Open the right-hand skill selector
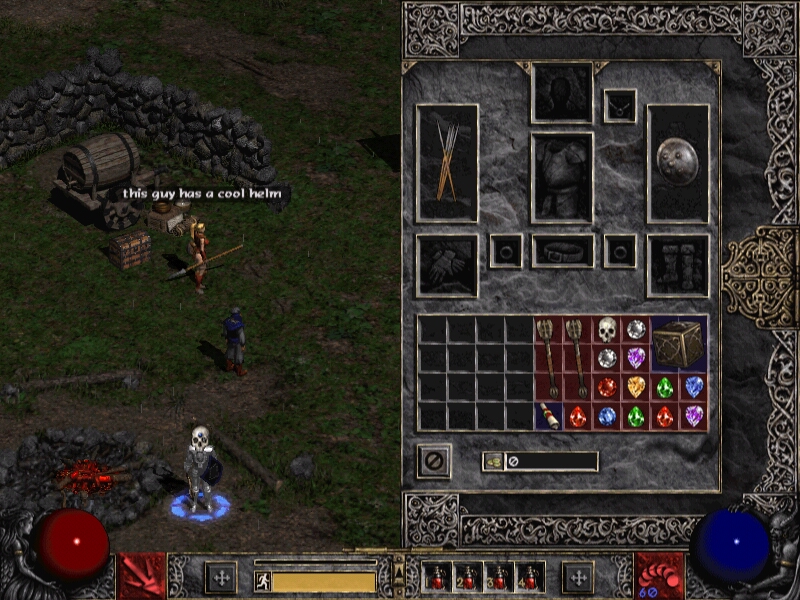 coord(660,577)
